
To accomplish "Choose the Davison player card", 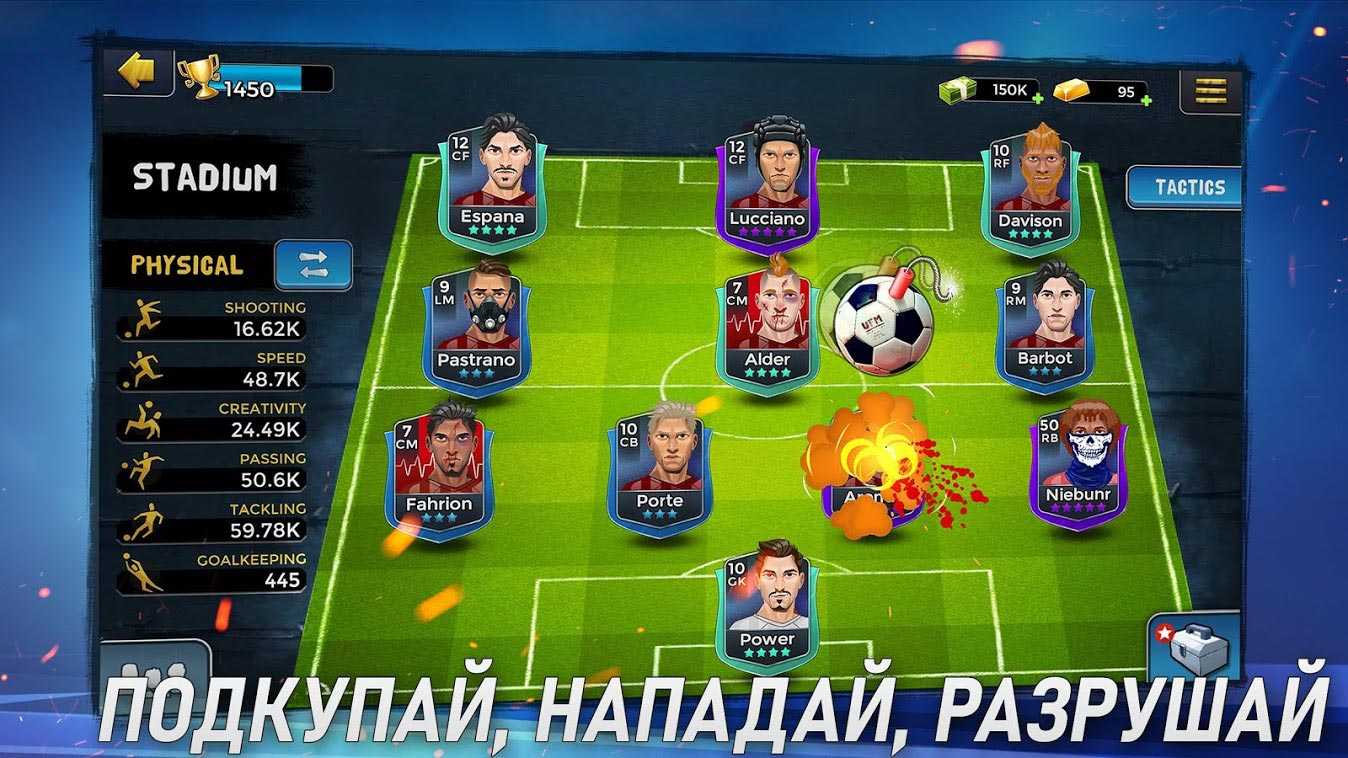I will (x=1030, y=185).
